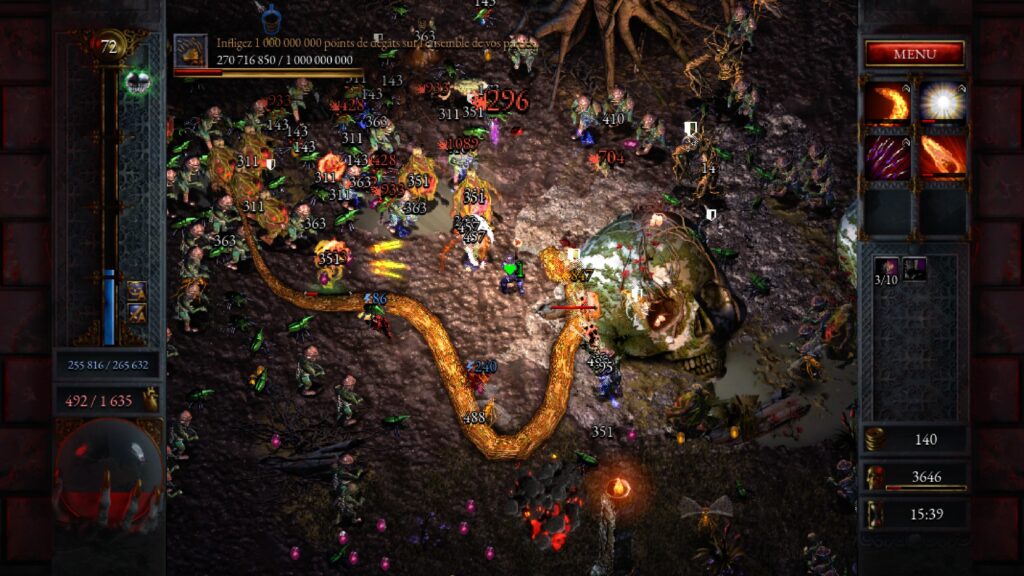
Task: Select the lower small blue buff icon
Action: click(136, 313)
